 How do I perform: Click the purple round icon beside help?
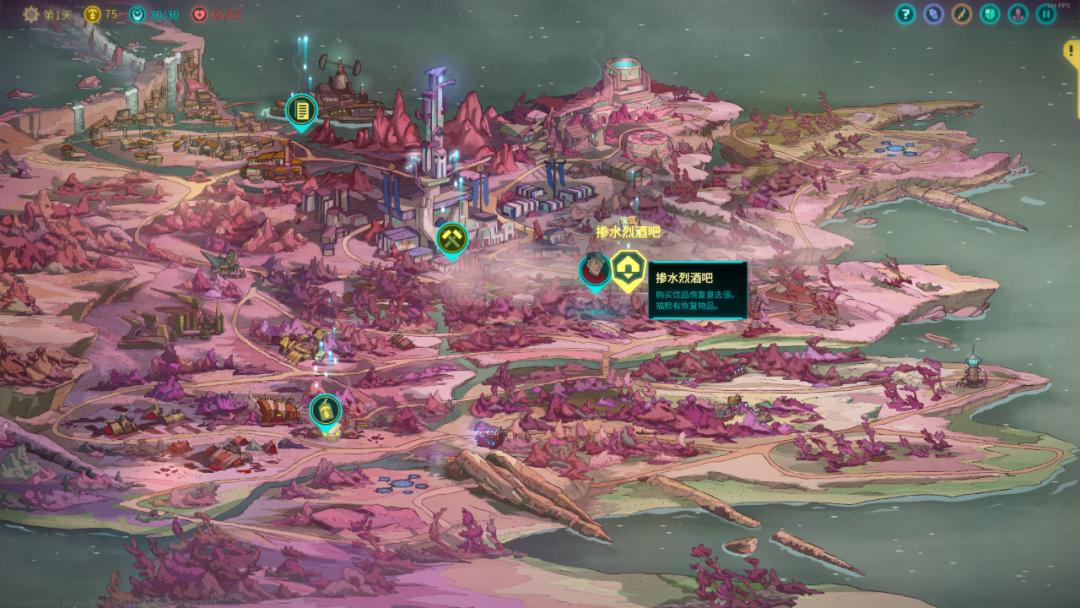934,14
